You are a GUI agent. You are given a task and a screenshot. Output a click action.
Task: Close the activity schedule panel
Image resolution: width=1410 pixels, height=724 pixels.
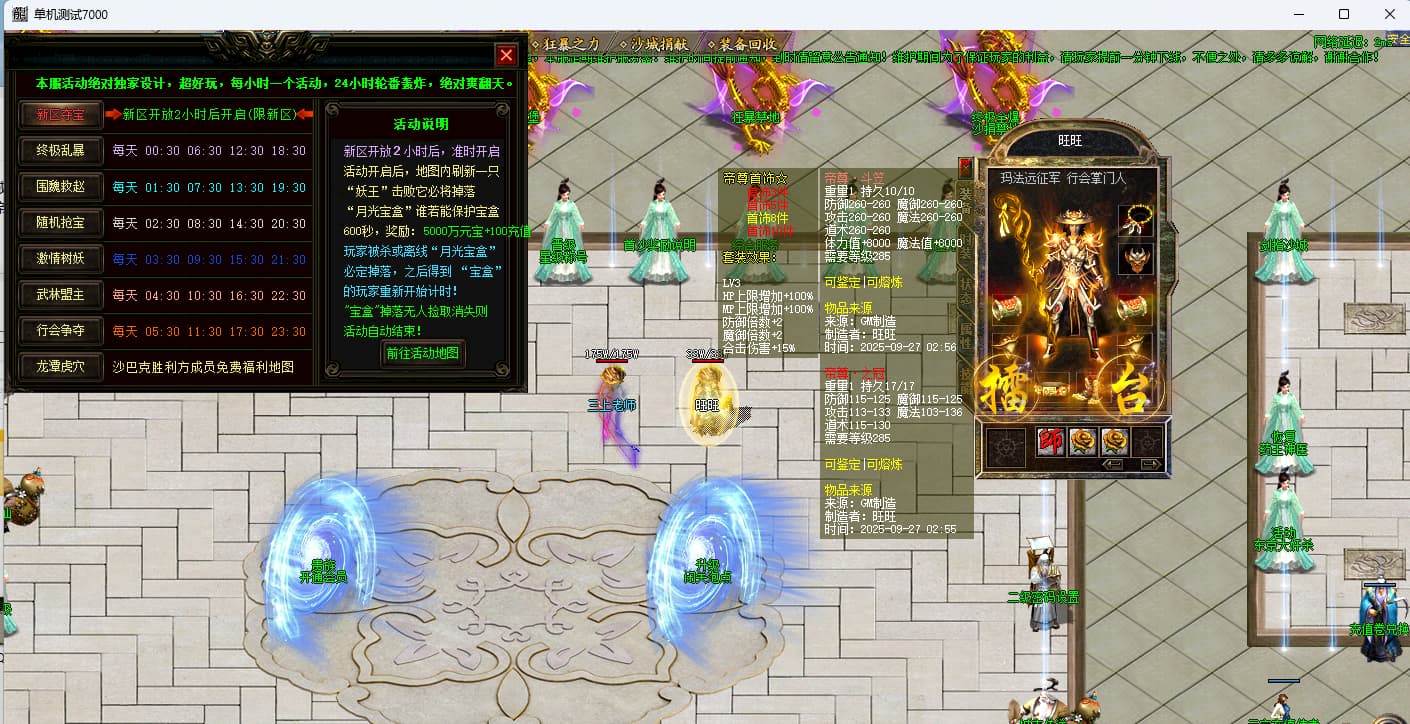[x=506, y=55]
